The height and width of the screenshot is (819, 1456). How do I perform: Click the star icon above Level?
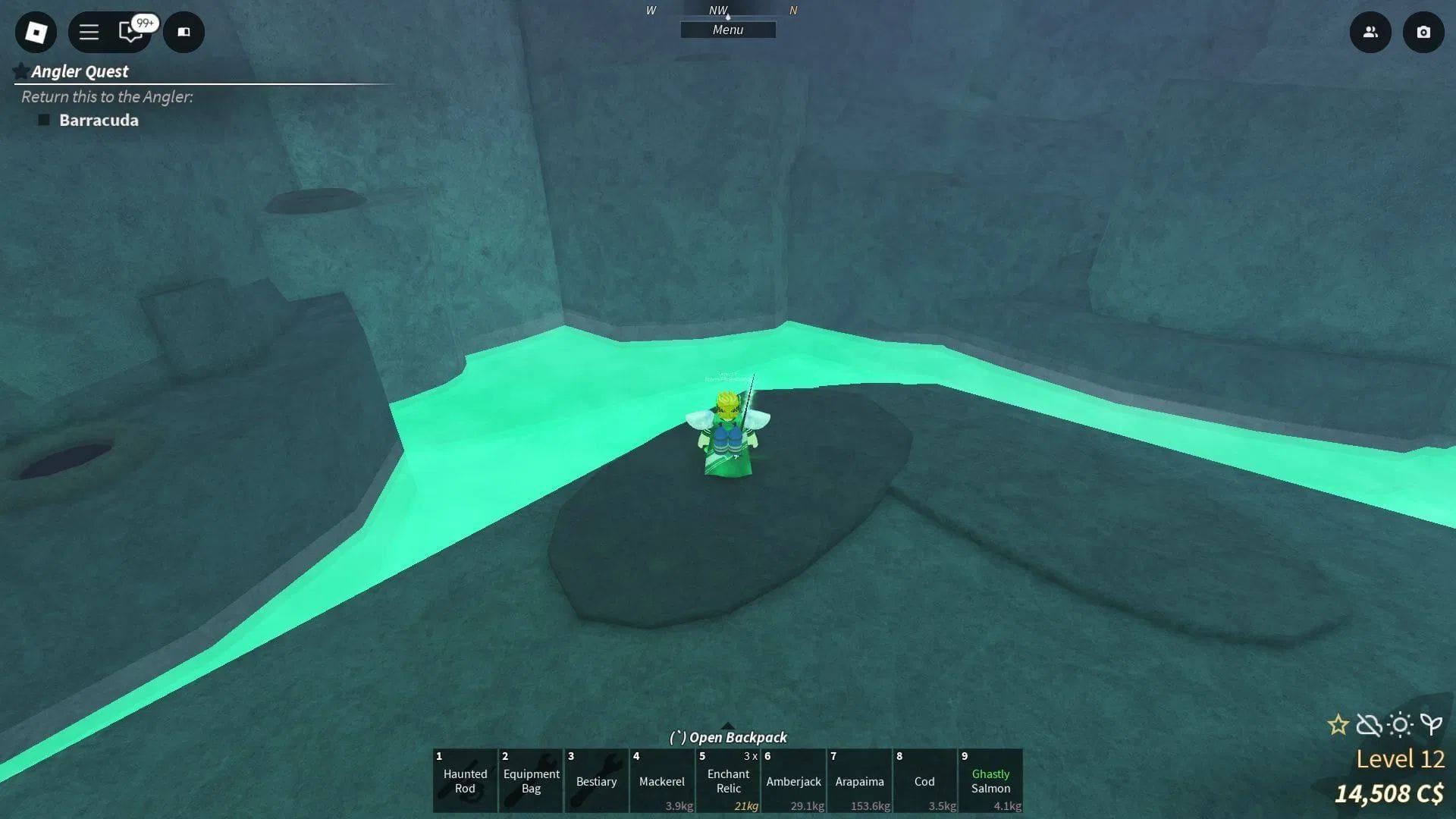pos(1338,725)
